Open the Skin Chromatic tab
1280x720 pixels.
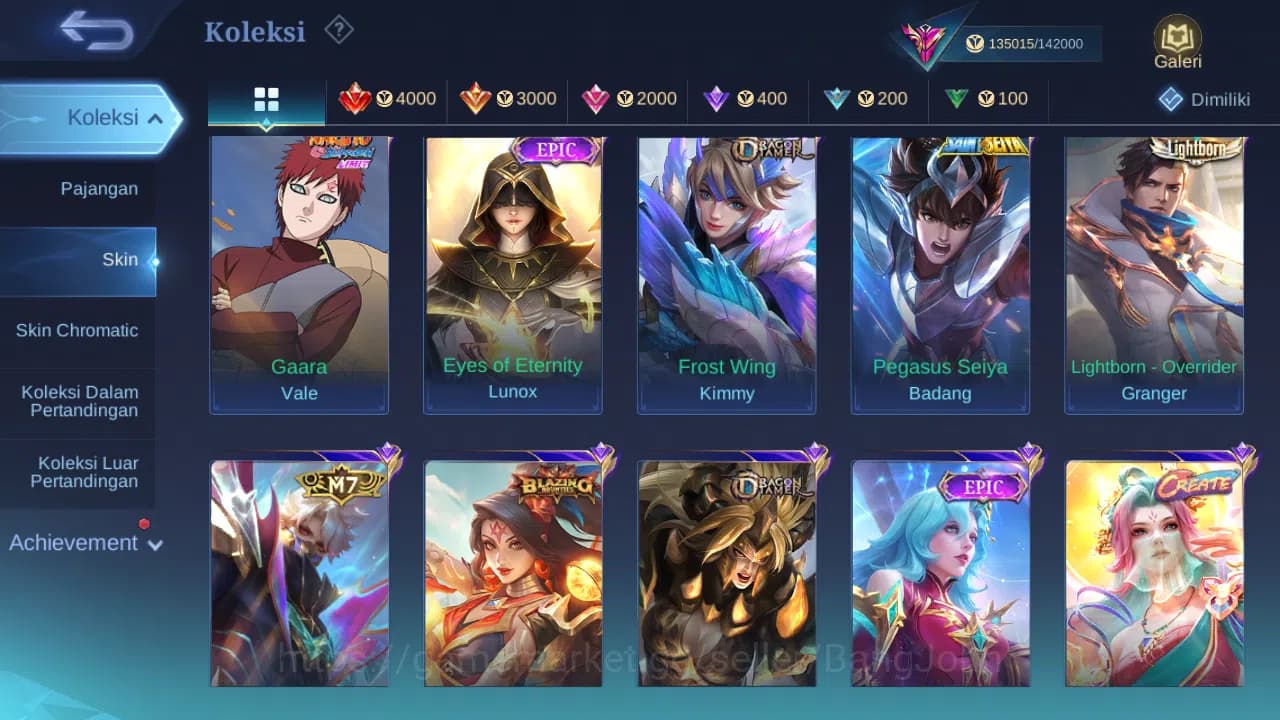(78, 330)
